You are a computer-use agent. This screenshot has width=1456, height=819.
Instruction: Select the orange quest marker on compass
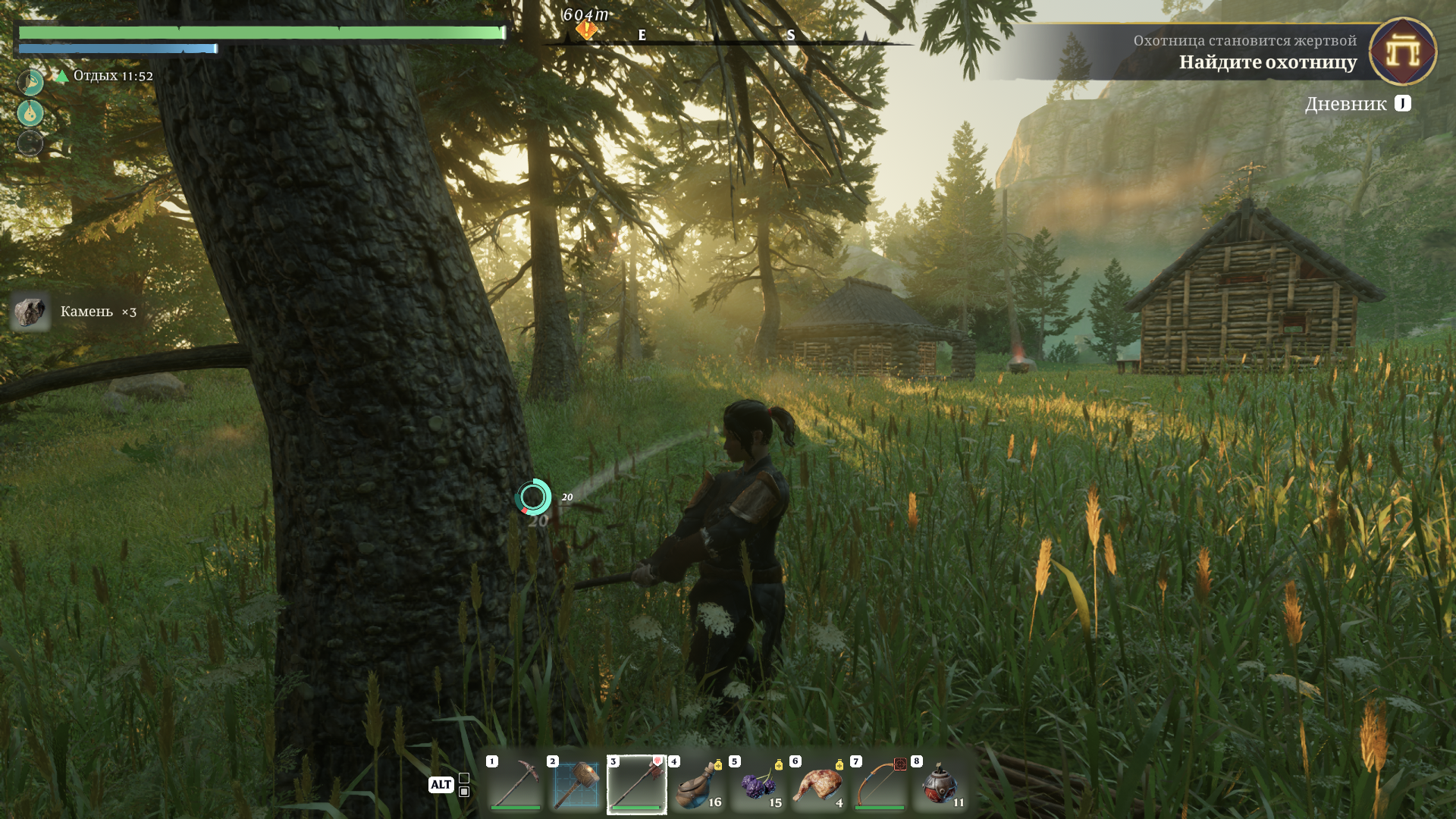coord(586,30)
